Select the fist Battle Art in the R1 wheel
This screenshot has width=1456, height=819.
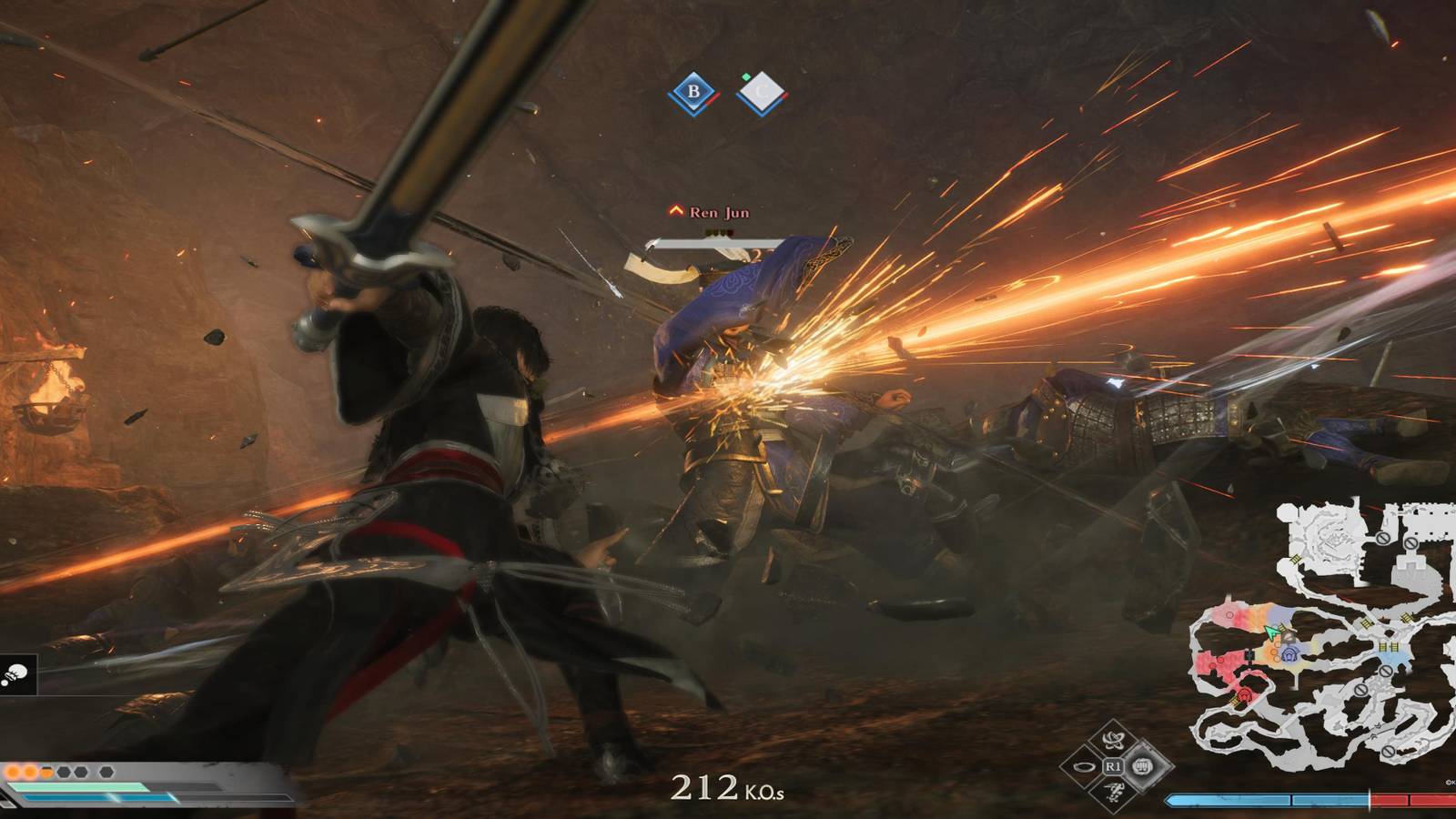pyautogui.click(x=1144, y=766)
